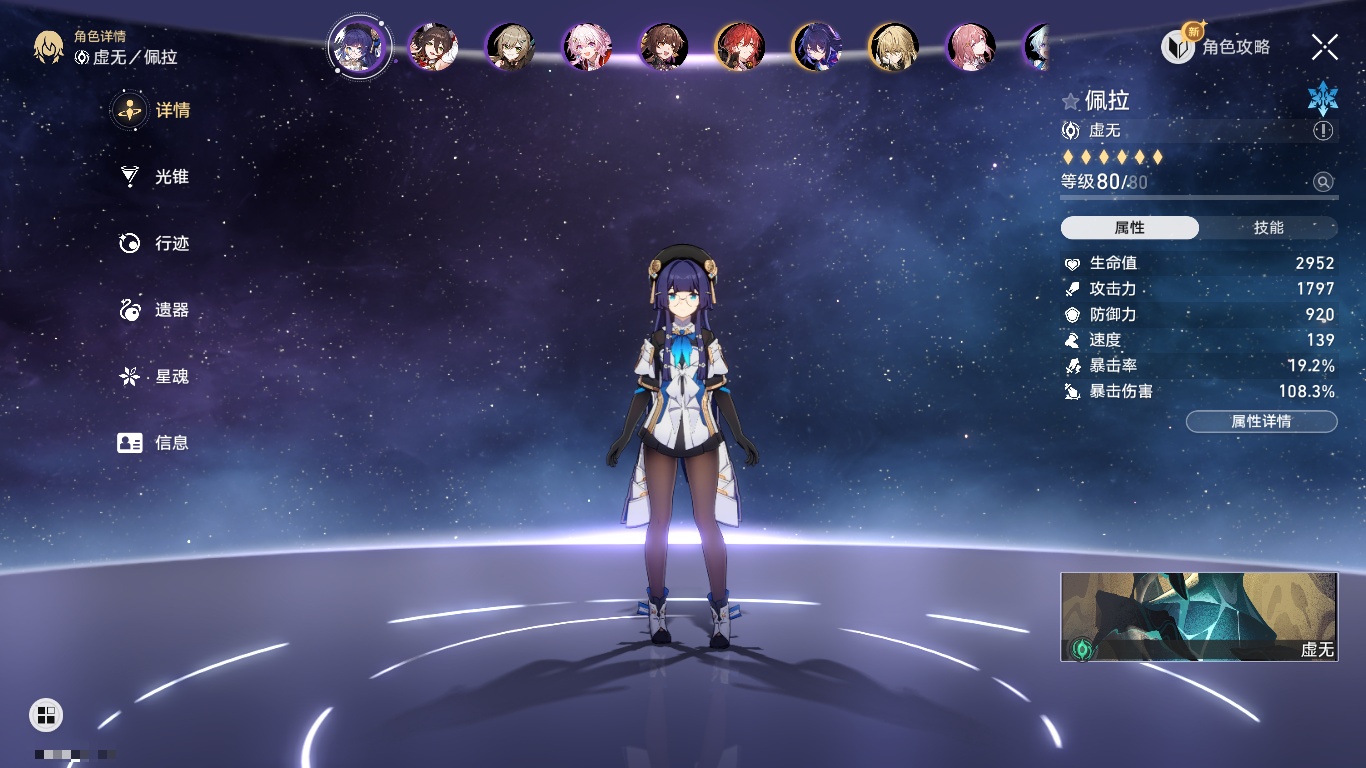
Task: Switch to the 技能 skills tab
Action: click(x=1268, y=228)
